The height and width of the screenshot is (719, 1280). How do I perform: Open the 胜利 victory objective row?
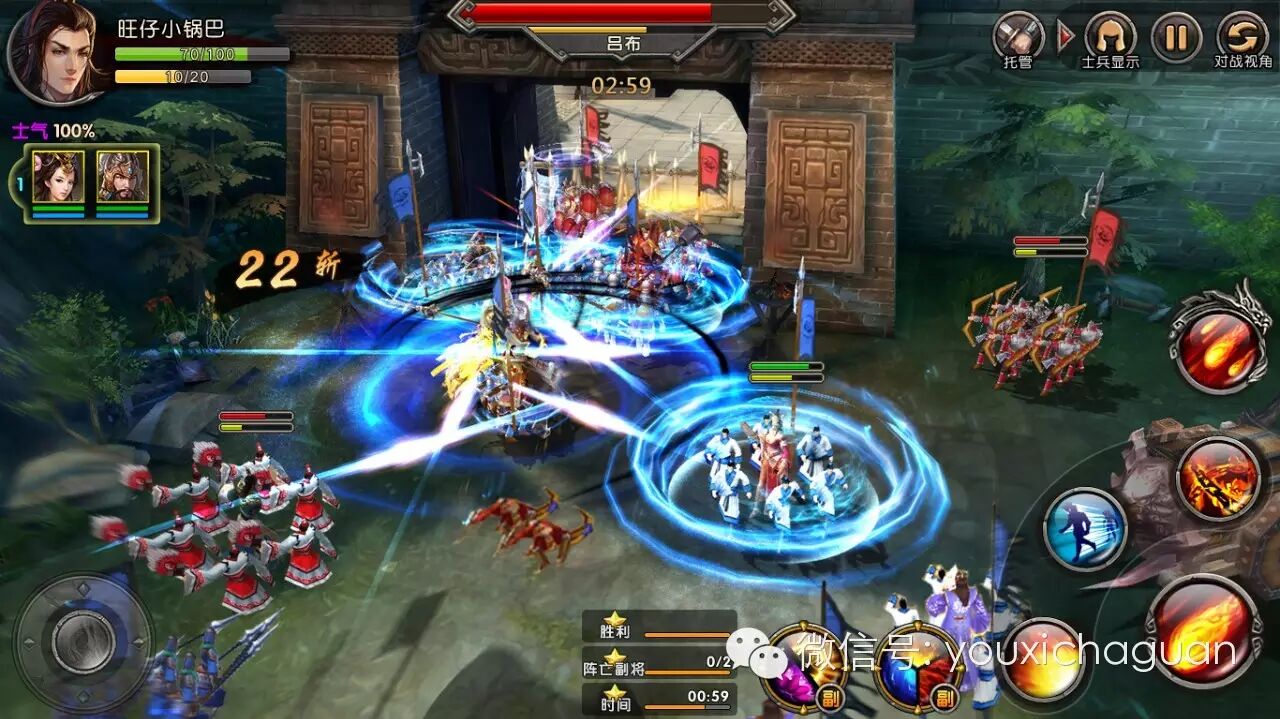click(x=660, y=631)
